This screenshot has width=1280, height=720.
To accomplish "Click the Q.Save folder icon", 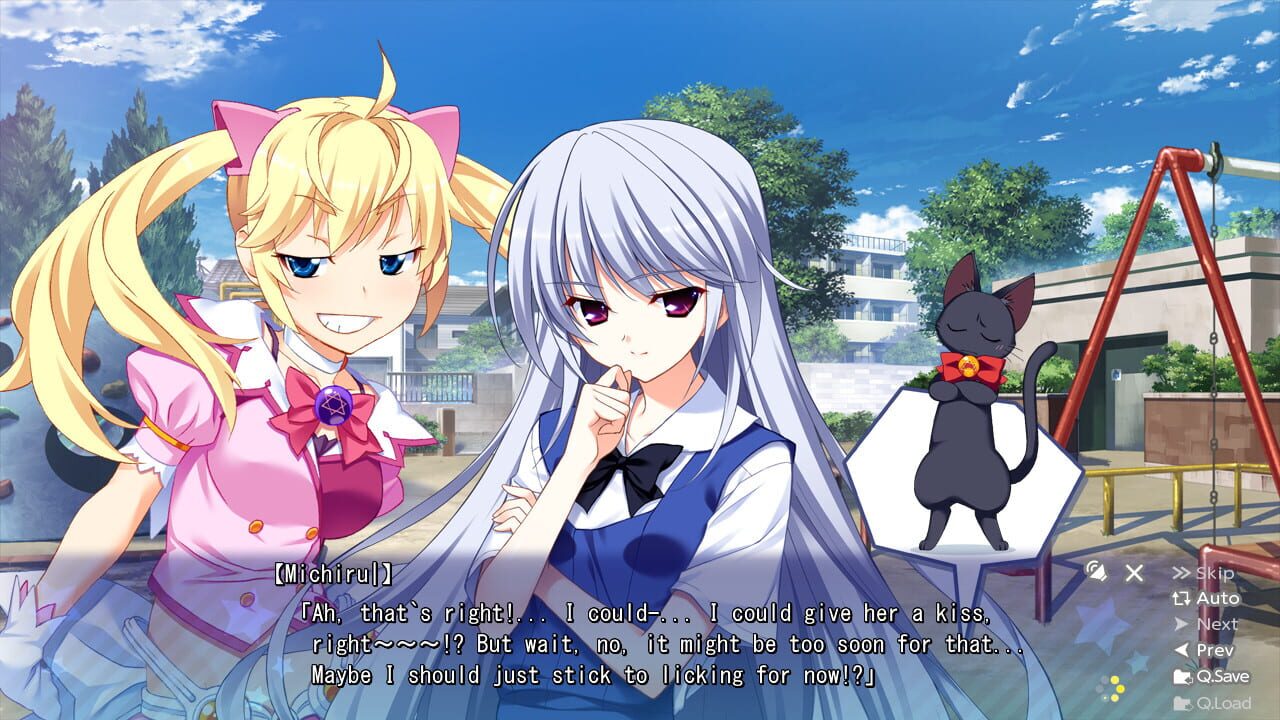I will click(x=1183, y=678).
